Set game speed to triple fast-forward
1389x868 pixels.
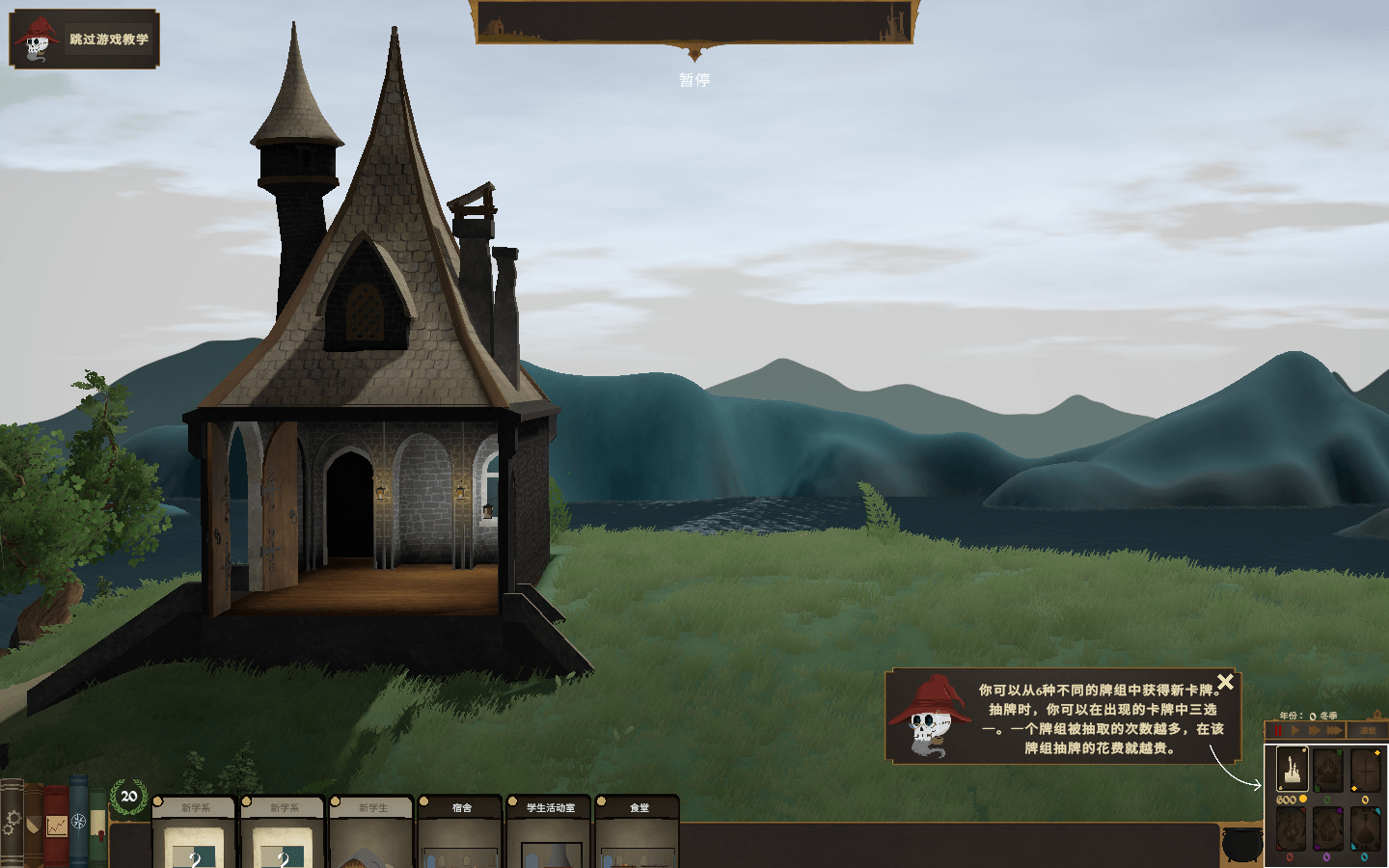click(1334, 731)
